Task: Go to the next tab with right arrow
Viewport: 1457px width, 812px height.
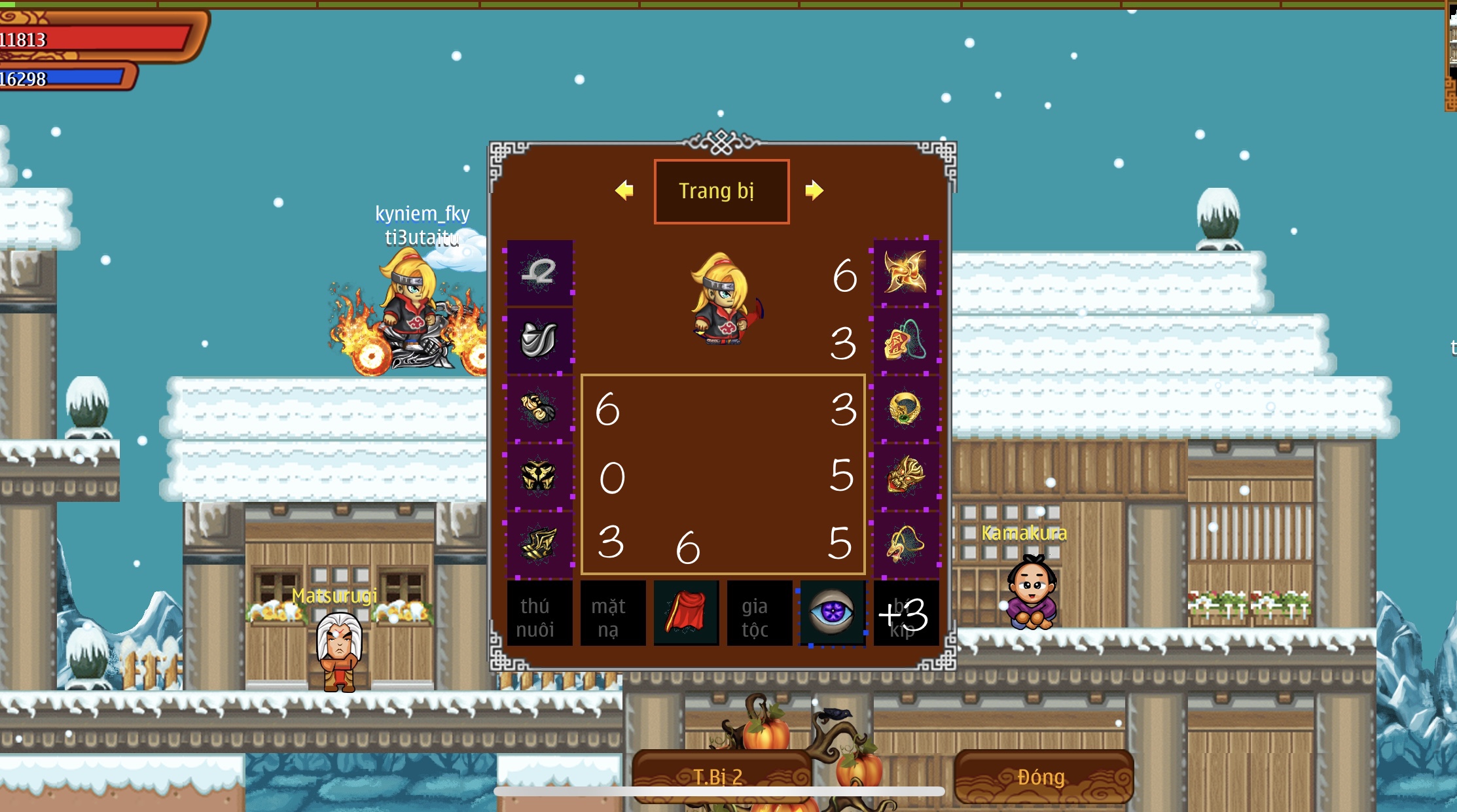Action: pos(814,190)
